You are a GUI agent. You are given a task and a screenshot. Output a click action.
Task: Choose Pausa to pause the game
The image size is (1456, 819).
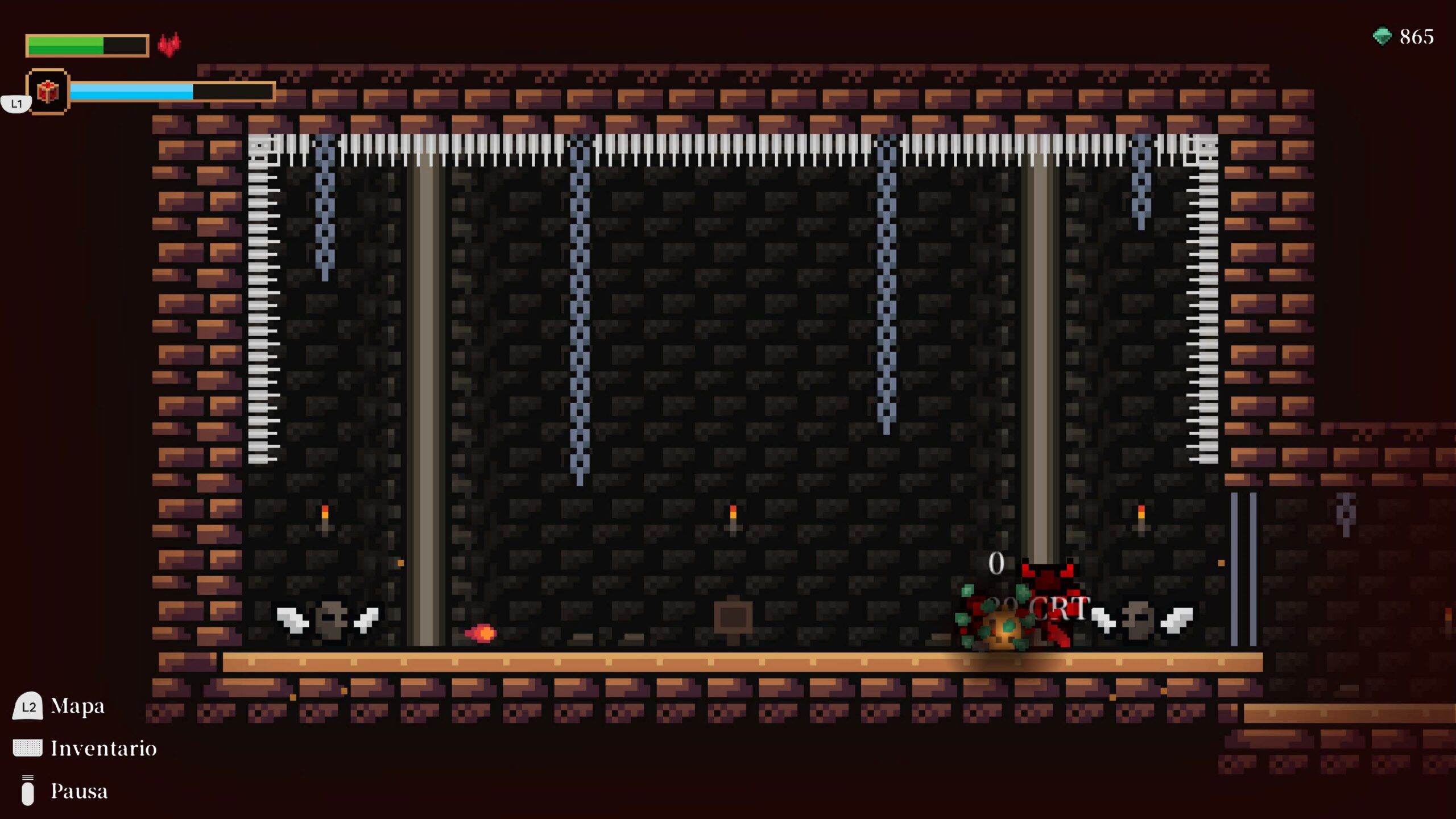pyautogui.click(x=78, y=791)
